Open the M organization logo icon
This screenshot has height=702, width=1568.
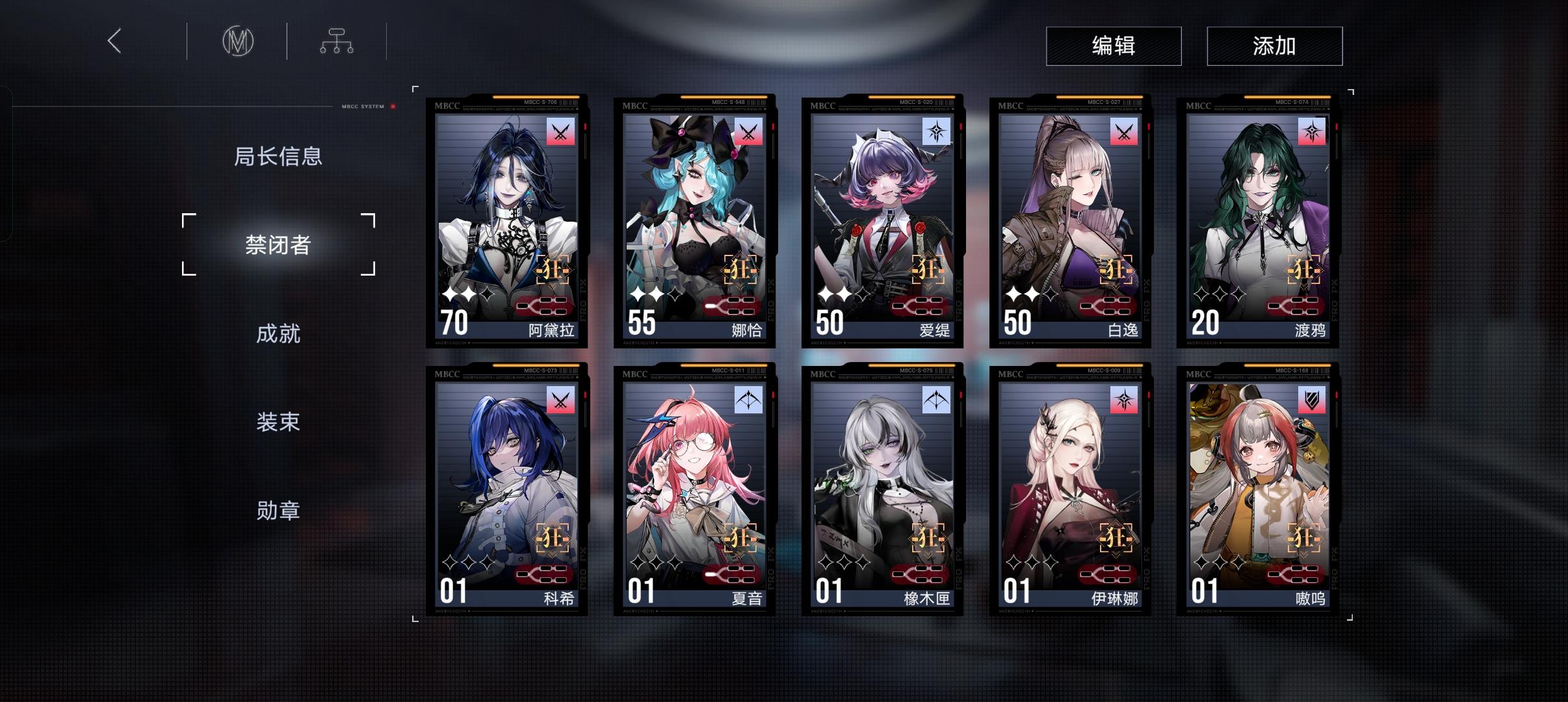click(237, 40)
